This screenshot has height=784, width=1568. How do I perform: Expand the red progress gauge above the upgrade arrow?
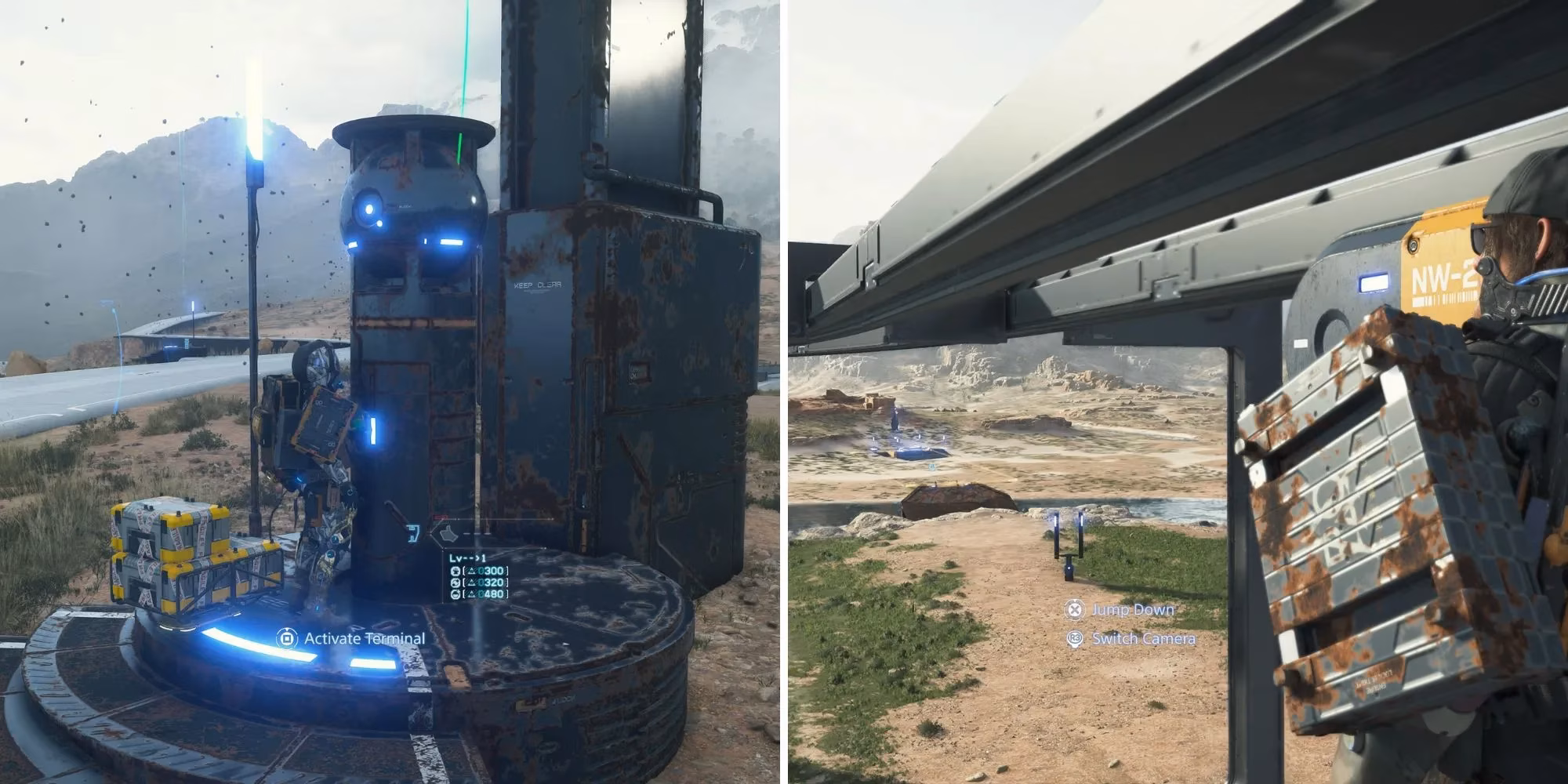440,517
